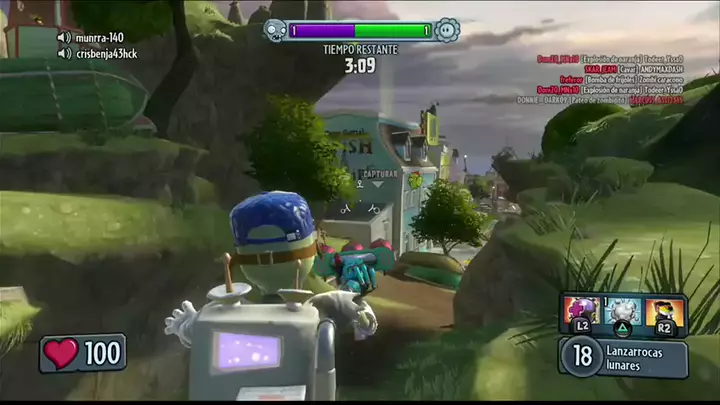Click the plant team flower icon

pos(446,30)
